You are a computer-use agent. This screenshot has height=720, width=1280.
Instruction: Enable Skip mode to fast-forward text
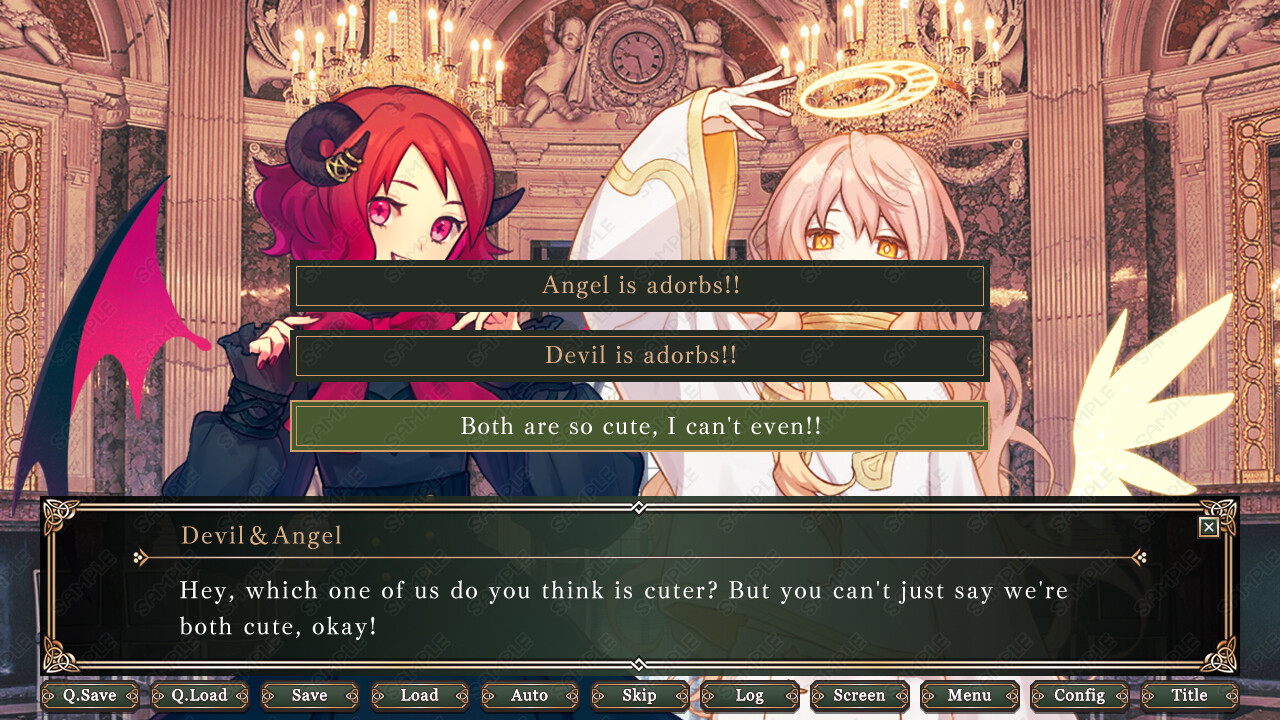pyautogui.click(x=640, y=695)
